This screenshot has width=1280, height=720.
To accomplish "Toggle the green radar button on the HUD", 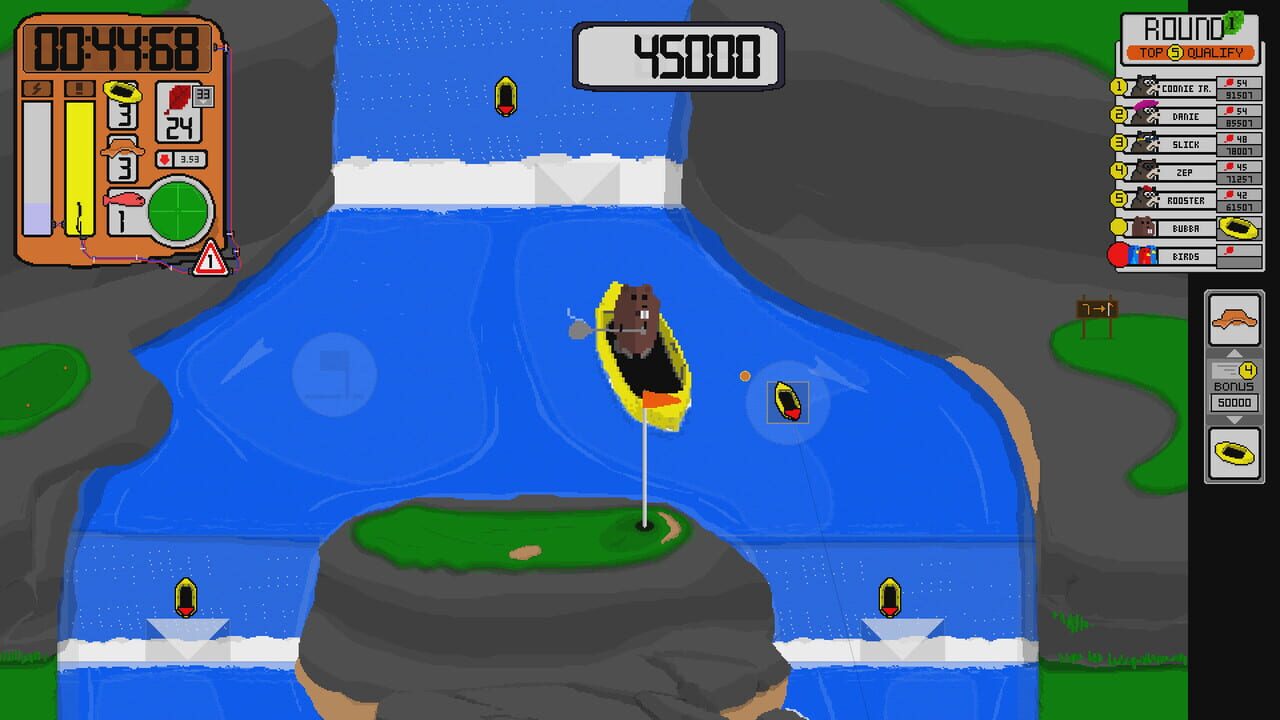I will point(178,210).
